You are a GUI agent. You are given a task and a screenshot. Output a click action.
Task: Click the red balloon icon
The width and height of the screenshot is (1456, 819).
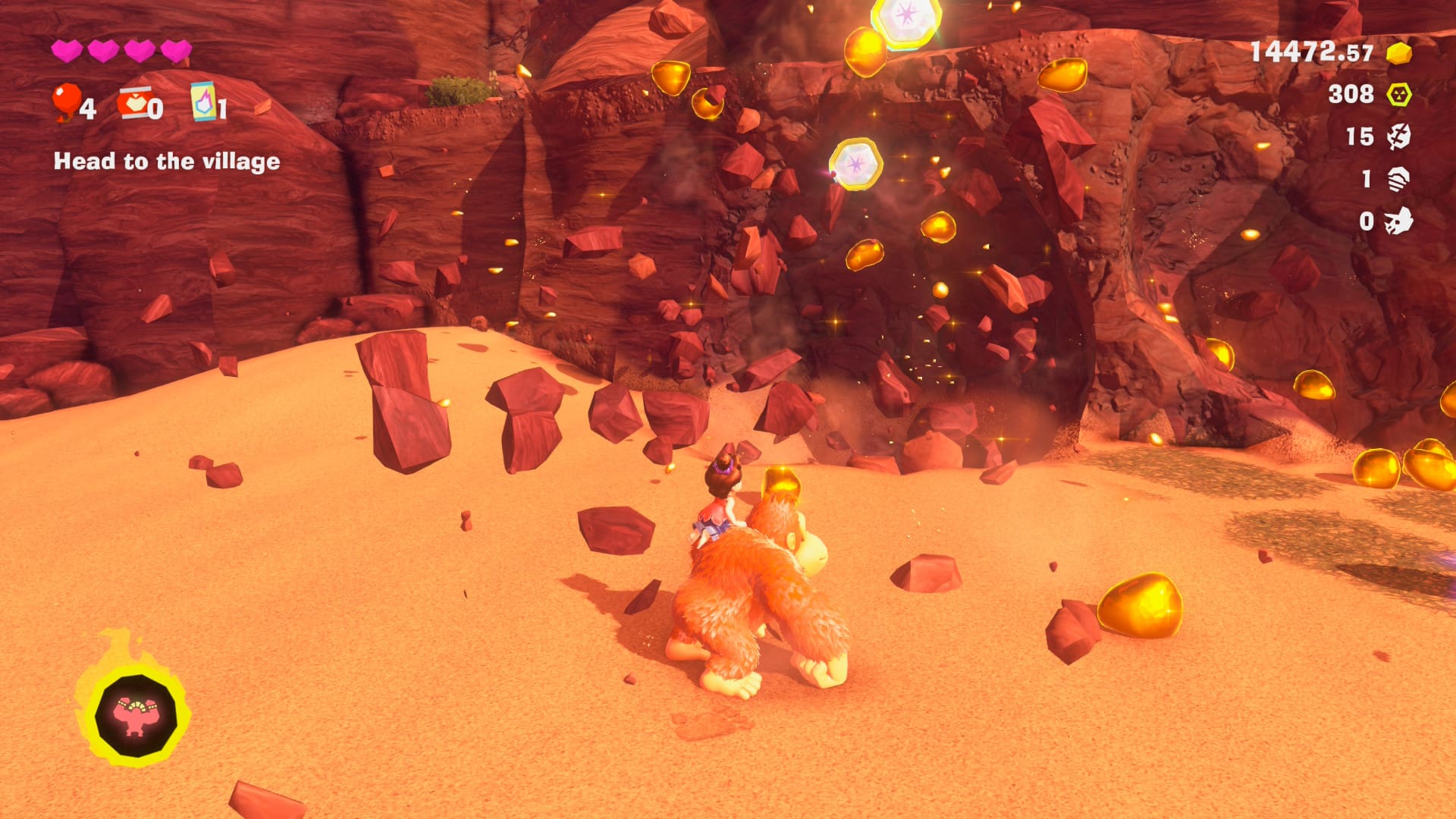[66, 101]
